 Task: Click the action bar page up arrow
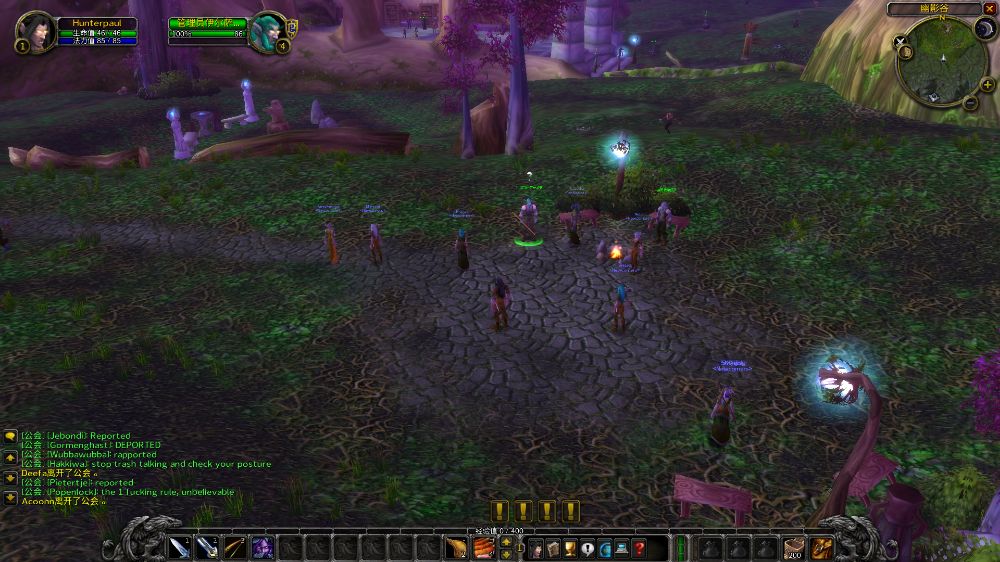click(506, 542)
